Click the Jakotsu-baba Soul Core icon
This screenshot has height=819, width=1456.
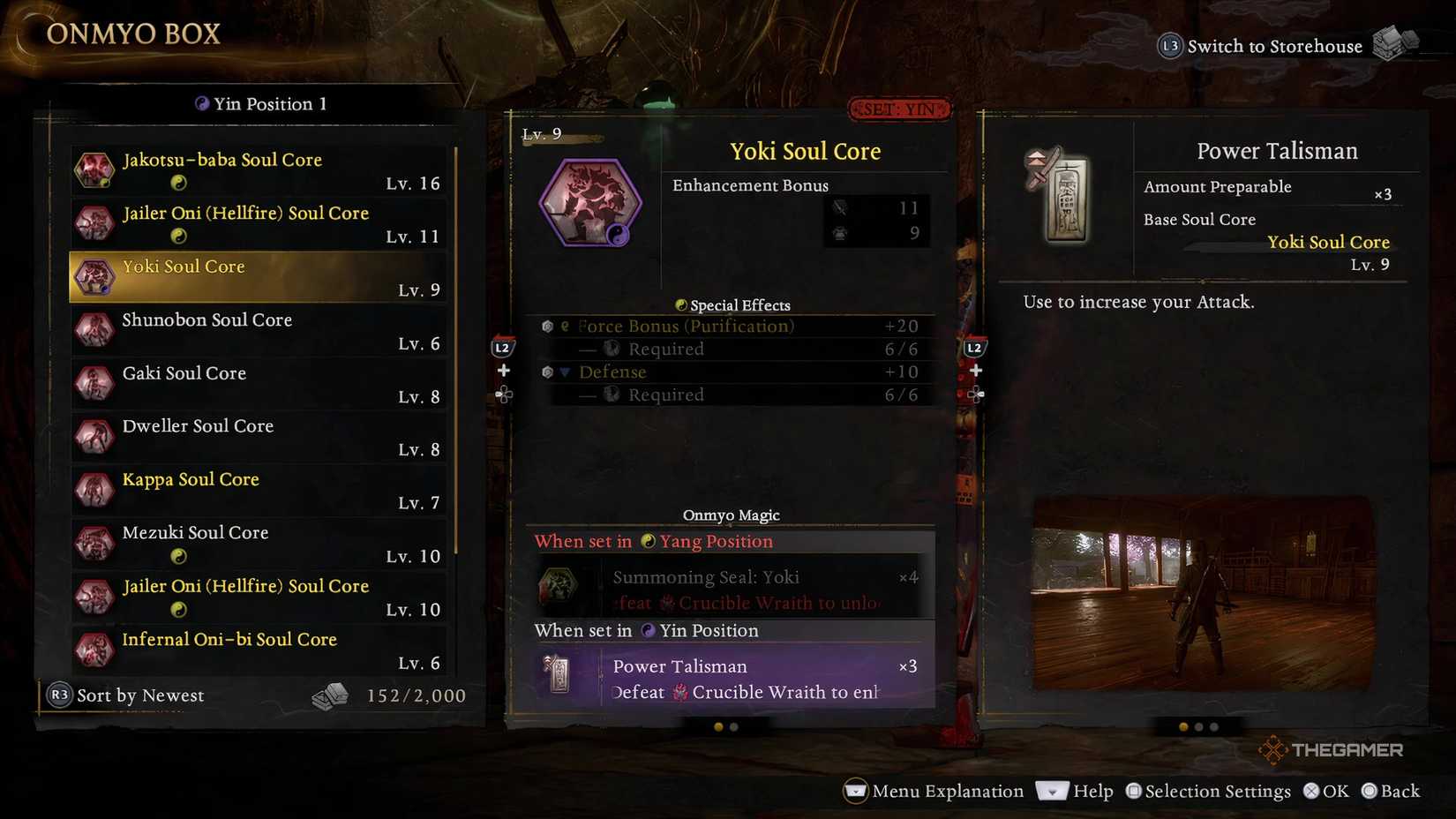94,169
